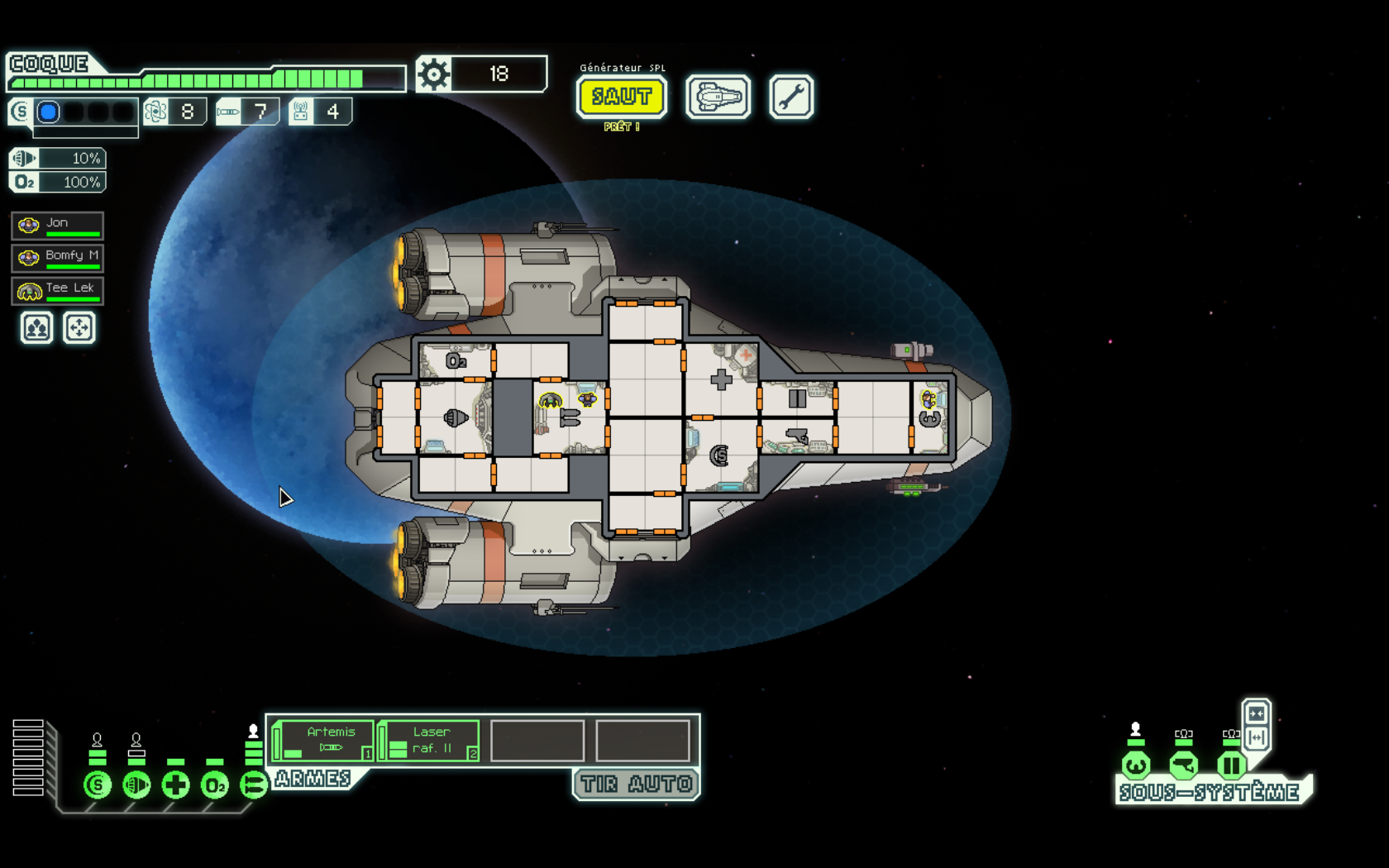Open the wrench options menu

[x=790, y=98]
